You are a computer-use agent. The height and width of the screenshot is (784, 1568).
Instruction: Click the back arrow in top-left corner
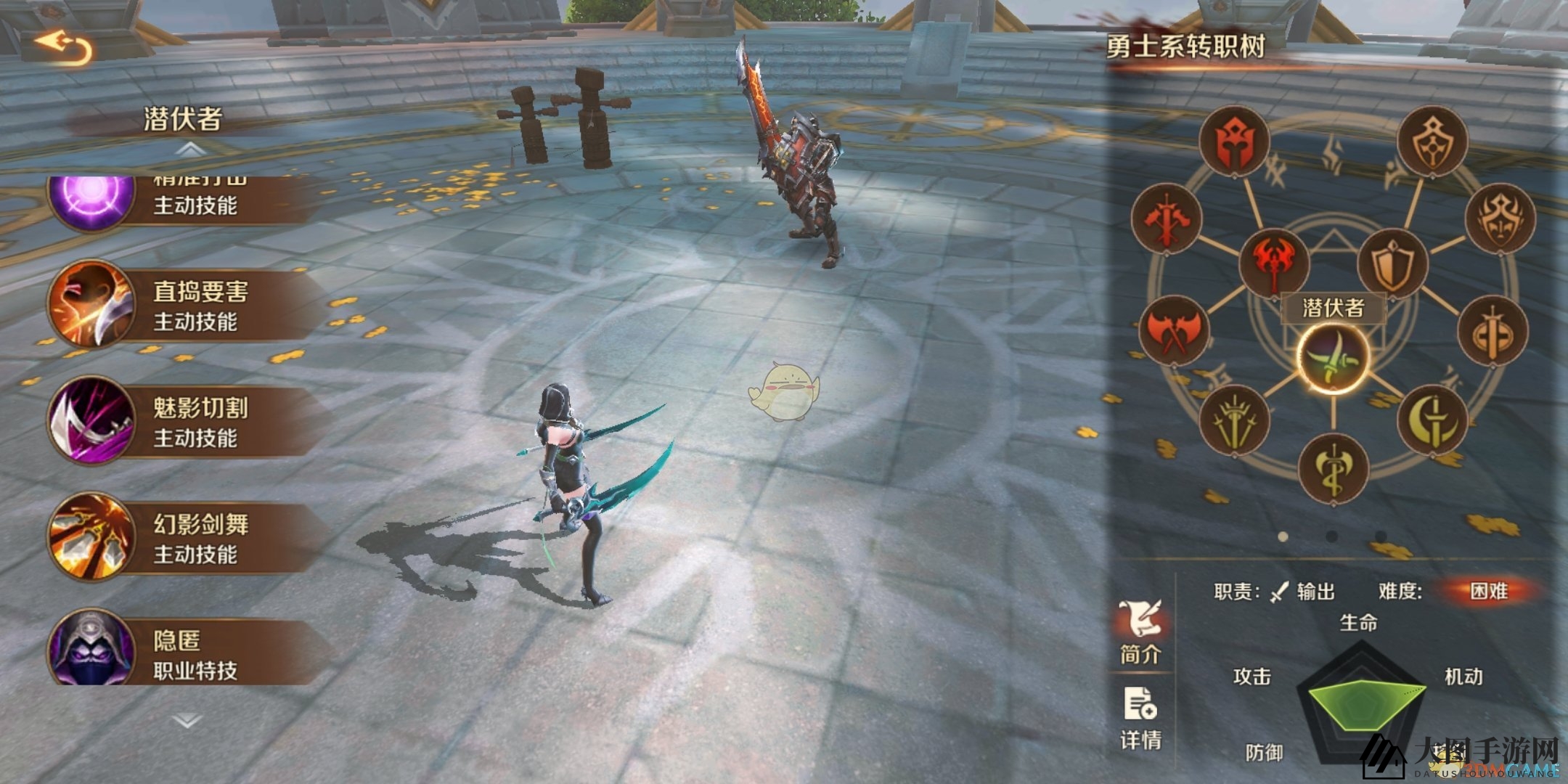[x=65, y=45]
